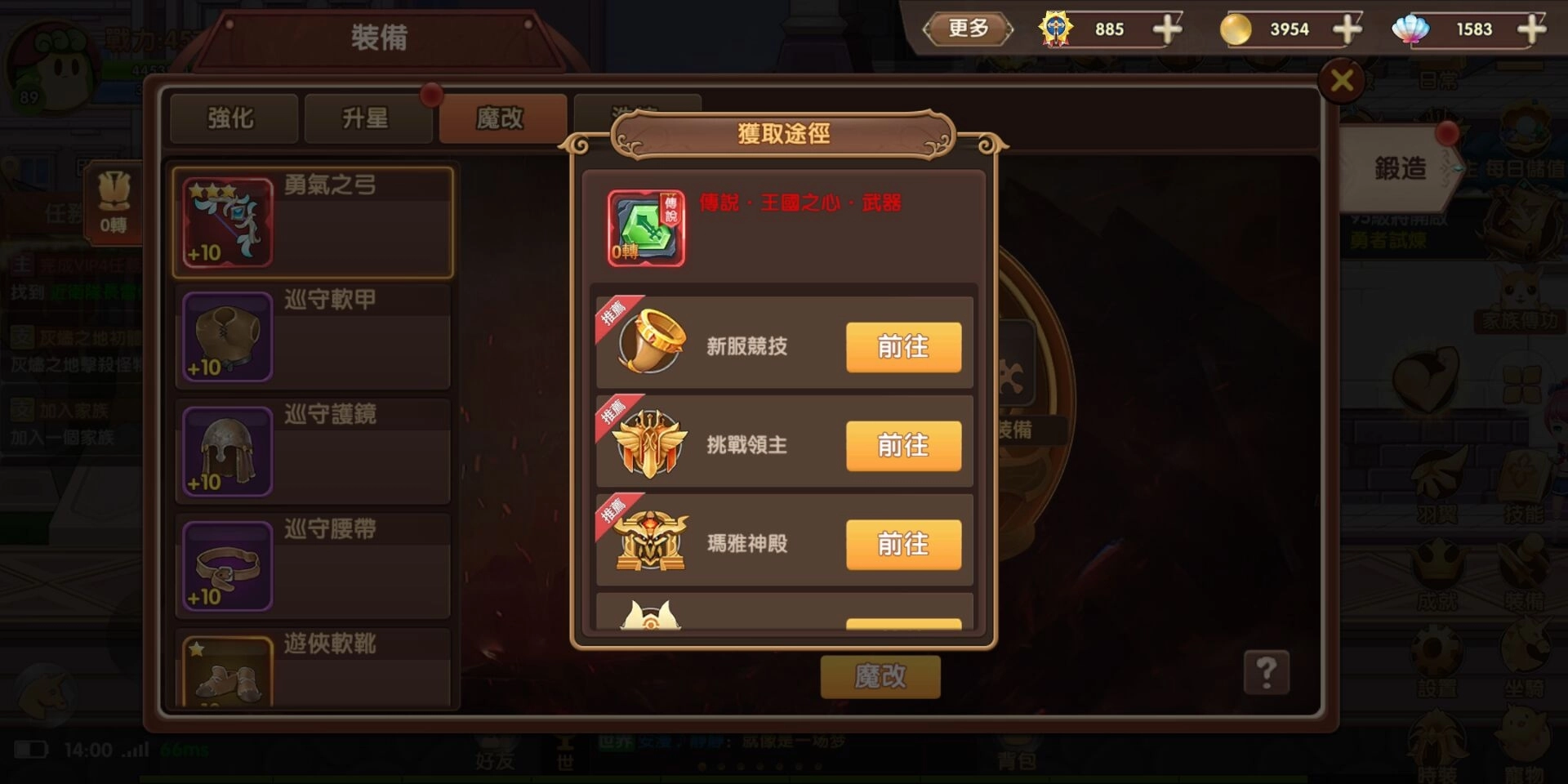Select the 魔改 tab
The width and height of the screenshot is (1568, 784).
[500, 119]
